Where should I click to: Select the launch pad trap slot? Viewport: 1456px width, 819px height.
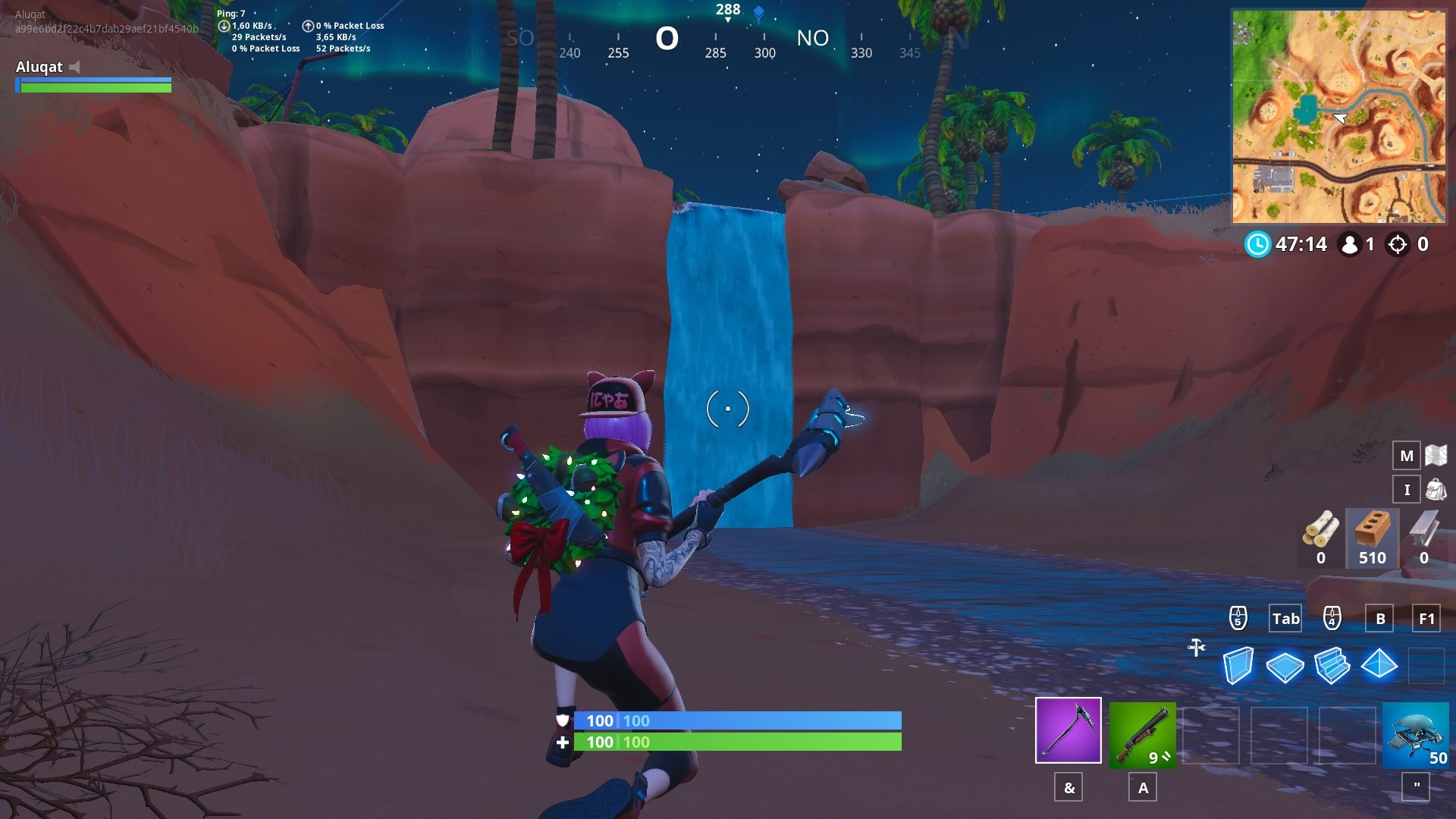coord(1415,734)
